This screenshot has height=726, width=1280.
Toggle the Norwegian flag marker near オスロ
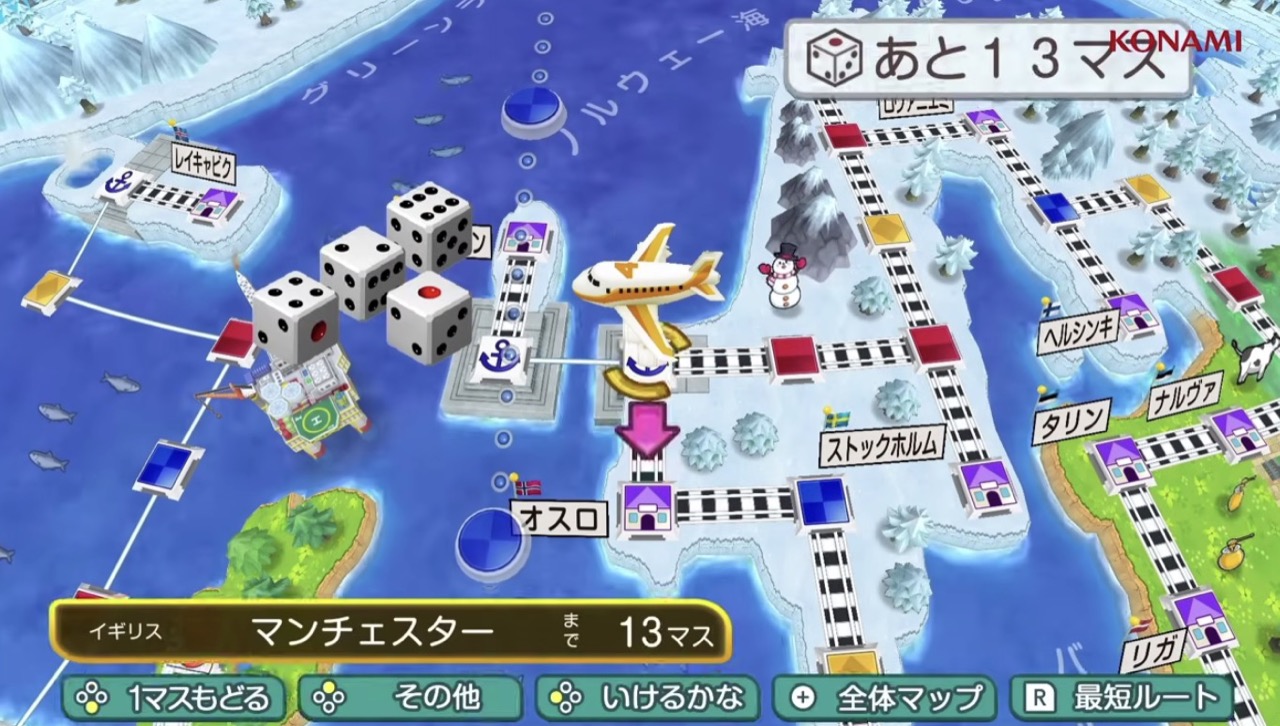point(527,489)
